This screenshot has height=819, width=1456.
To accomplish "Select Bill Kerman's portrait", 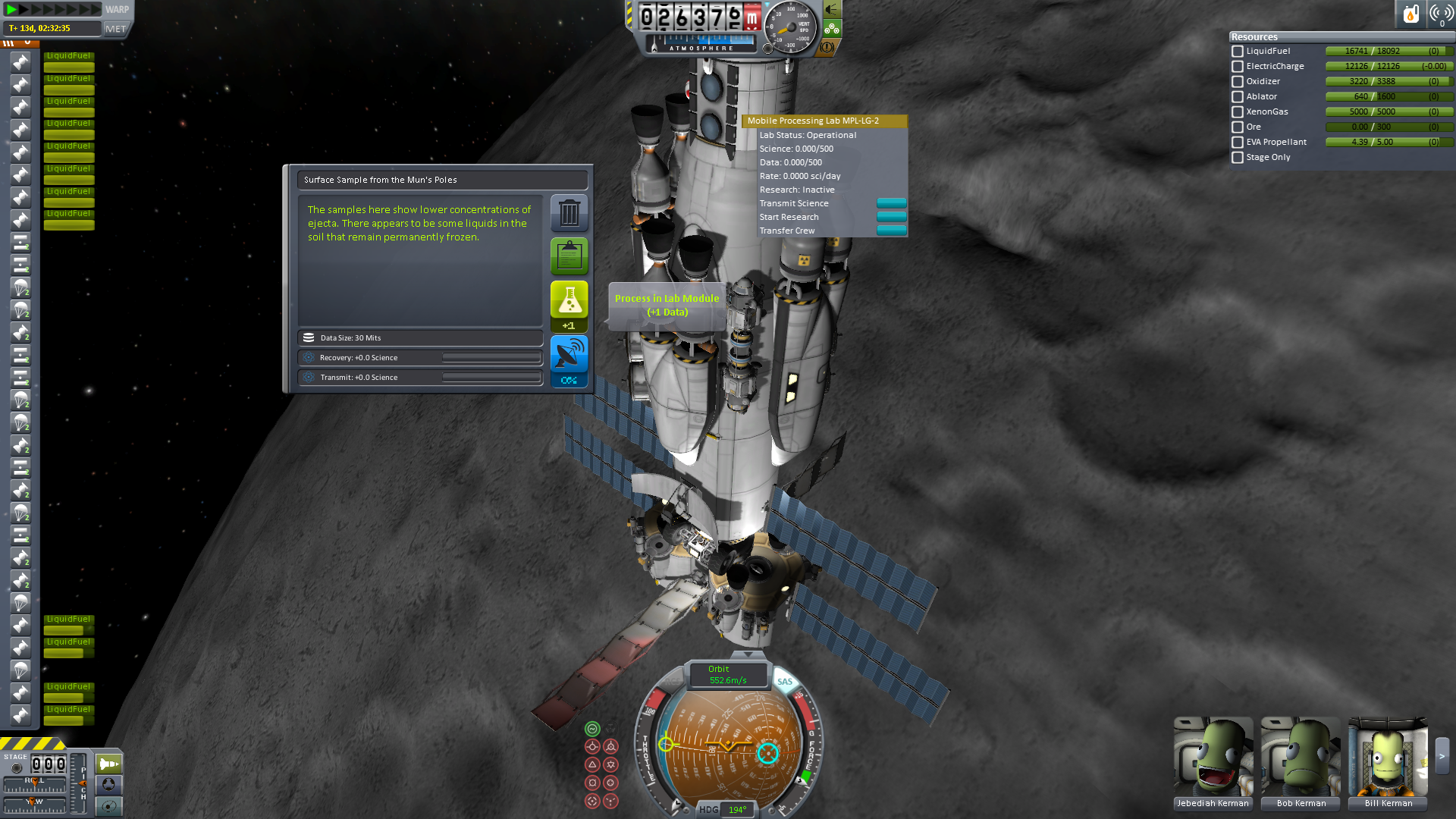I will [1388, 757].
